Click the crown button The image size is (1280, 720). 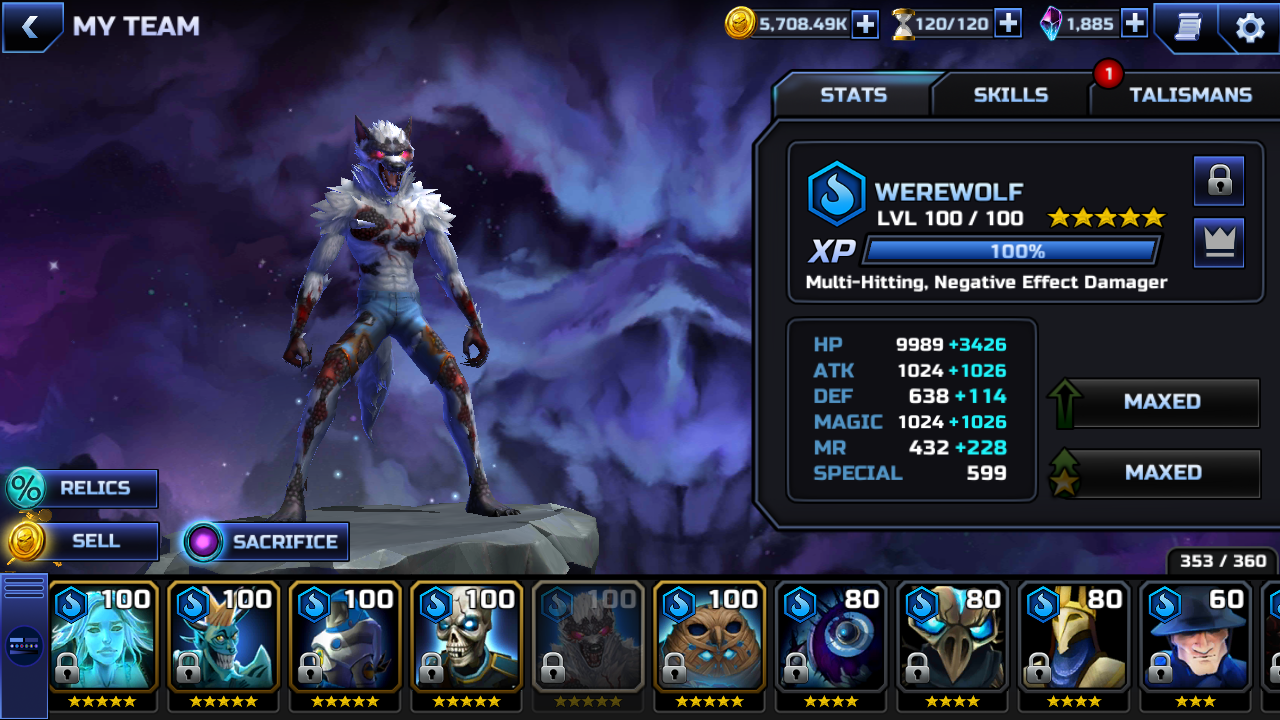(1219, 243)
